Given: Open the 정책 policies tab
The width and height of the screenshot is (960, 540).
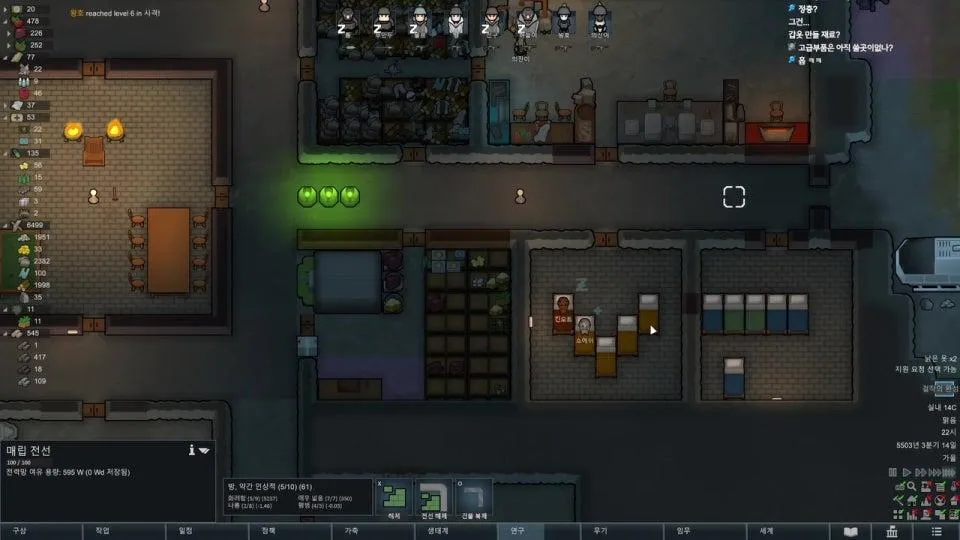Looking at the screenshot, I should tap(268, 531).
